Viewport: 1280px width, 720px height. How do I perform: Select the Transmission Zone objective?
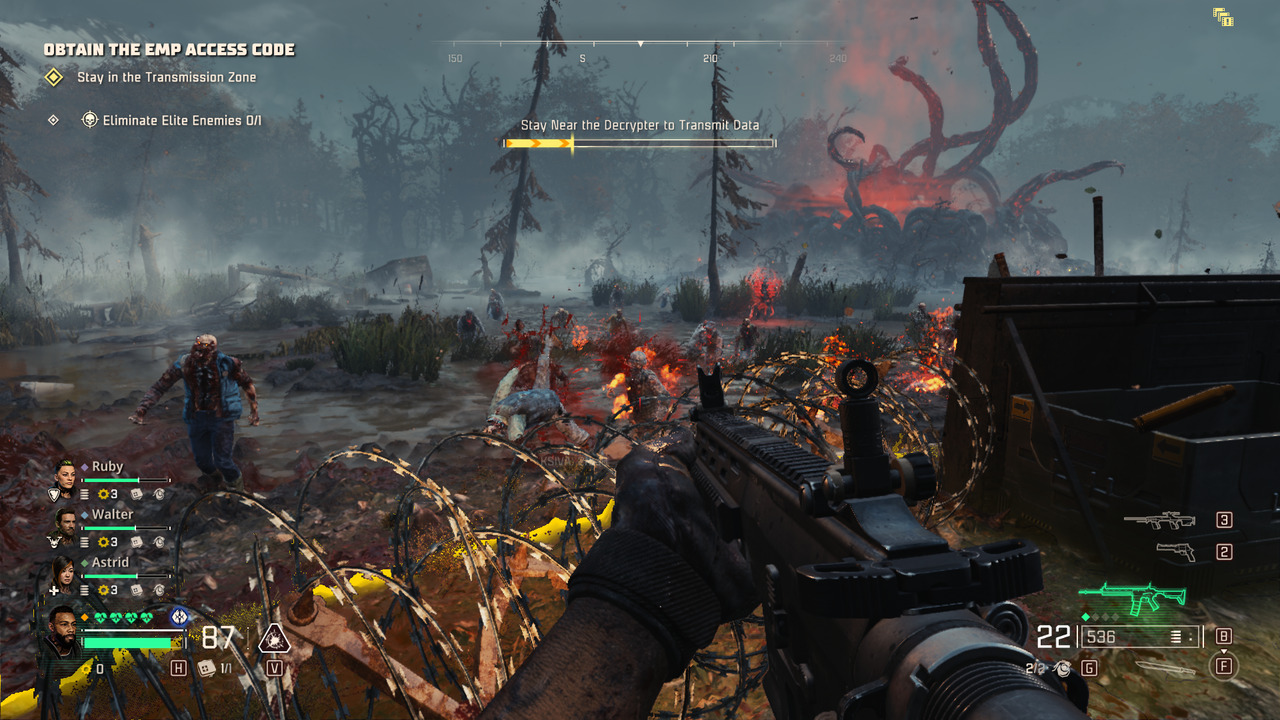166,77
